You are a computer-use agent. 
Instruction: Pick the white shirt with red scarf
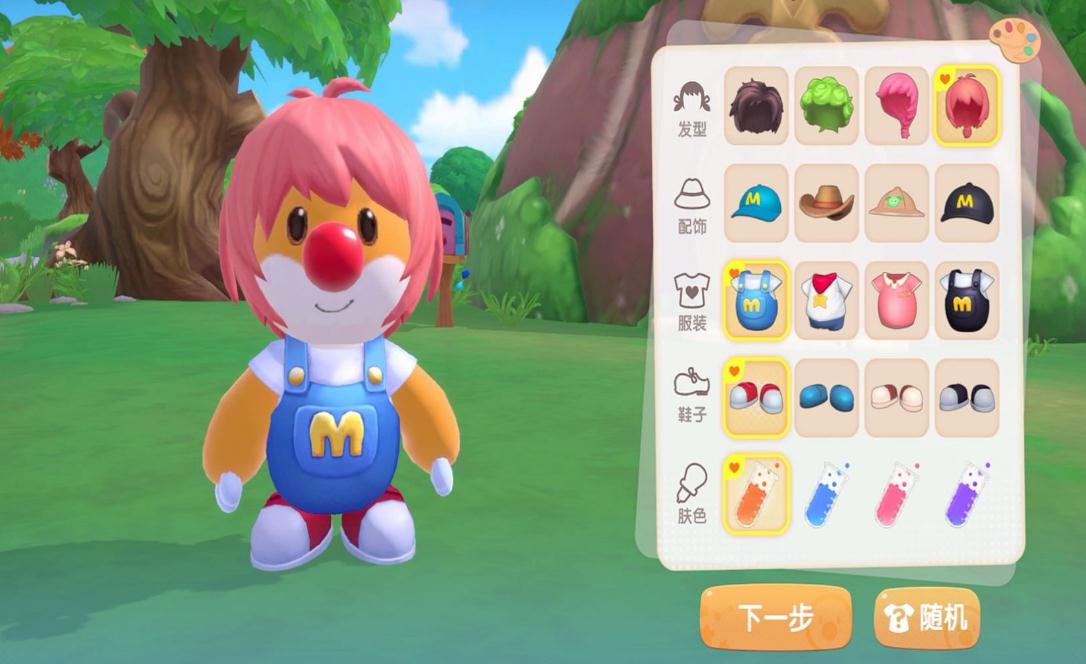pos(826,300)
